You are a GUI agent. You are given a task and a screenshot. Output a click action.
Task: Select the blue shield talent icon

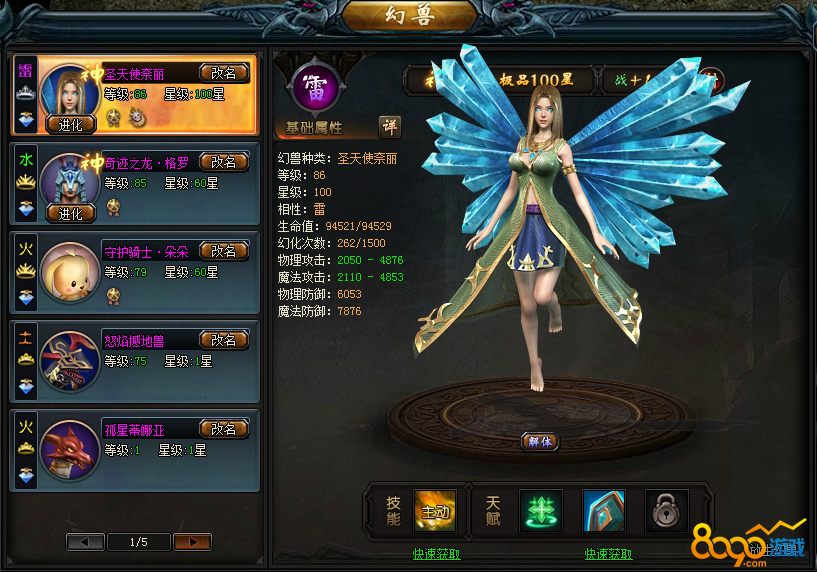604,511
